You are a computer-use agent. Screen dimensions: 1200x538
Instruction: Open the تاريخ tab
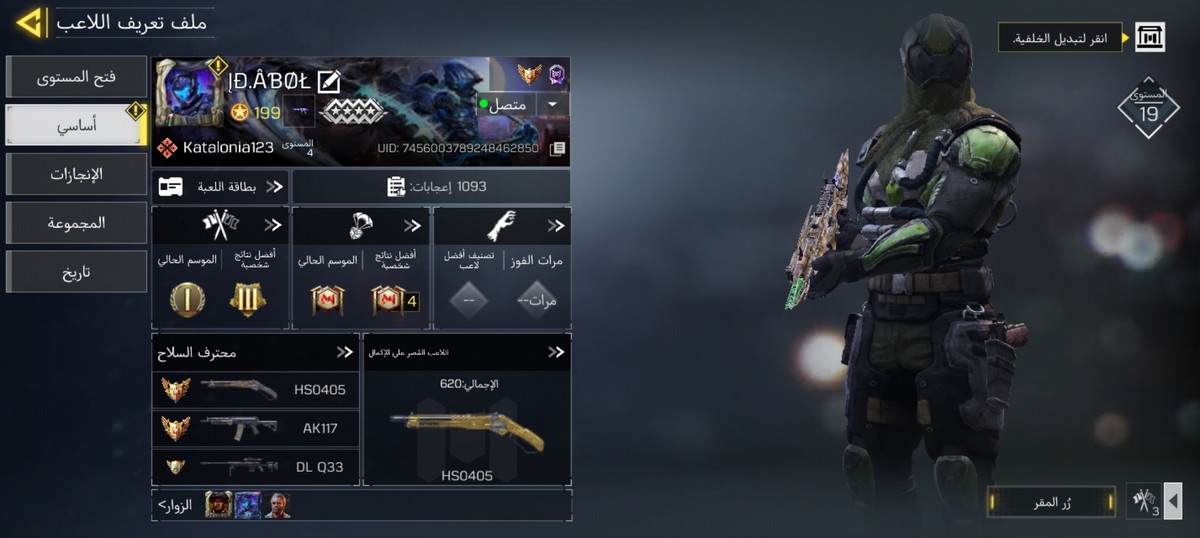coord(76,271)
